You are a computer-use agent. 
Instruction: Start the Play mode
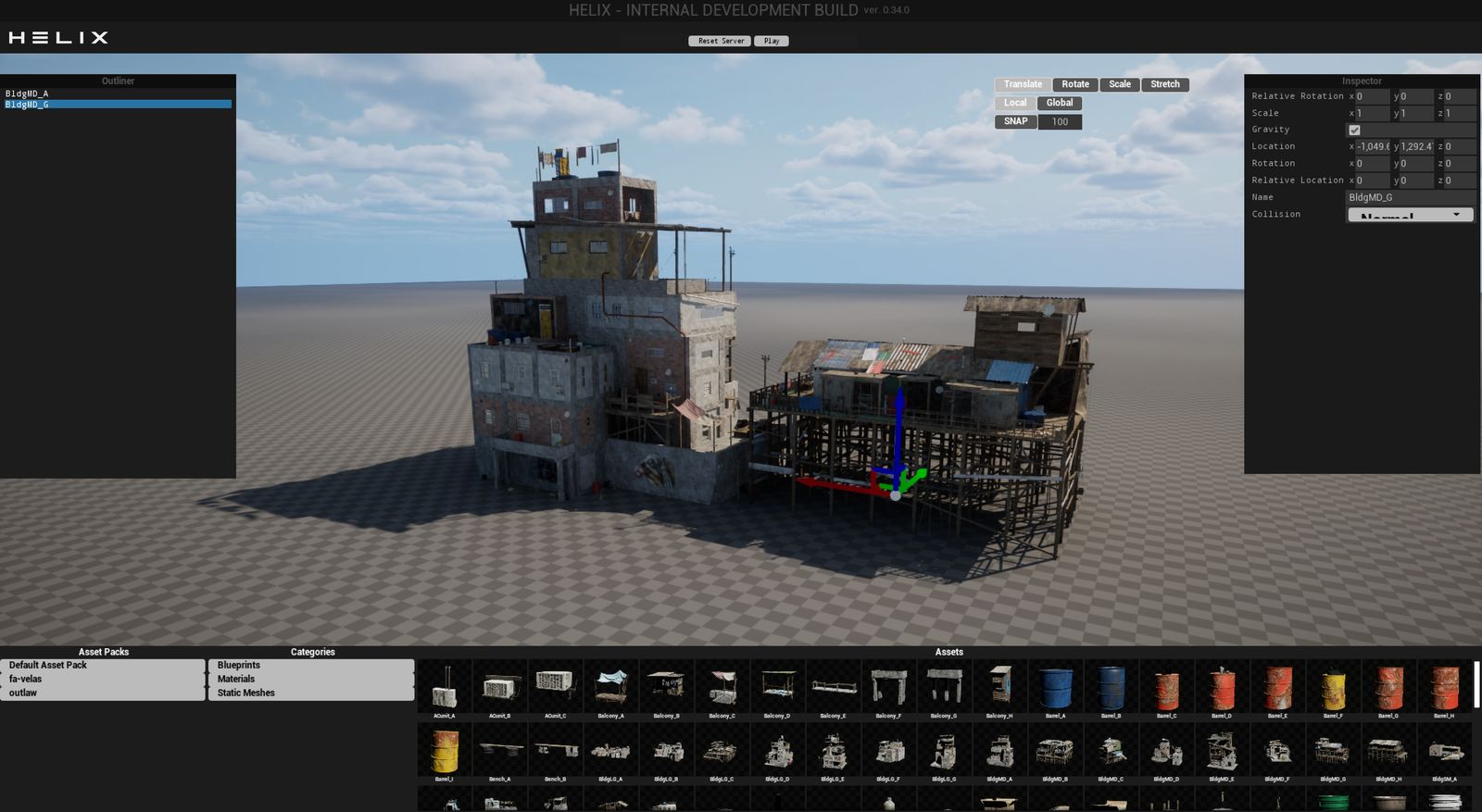tap(771, 41)
